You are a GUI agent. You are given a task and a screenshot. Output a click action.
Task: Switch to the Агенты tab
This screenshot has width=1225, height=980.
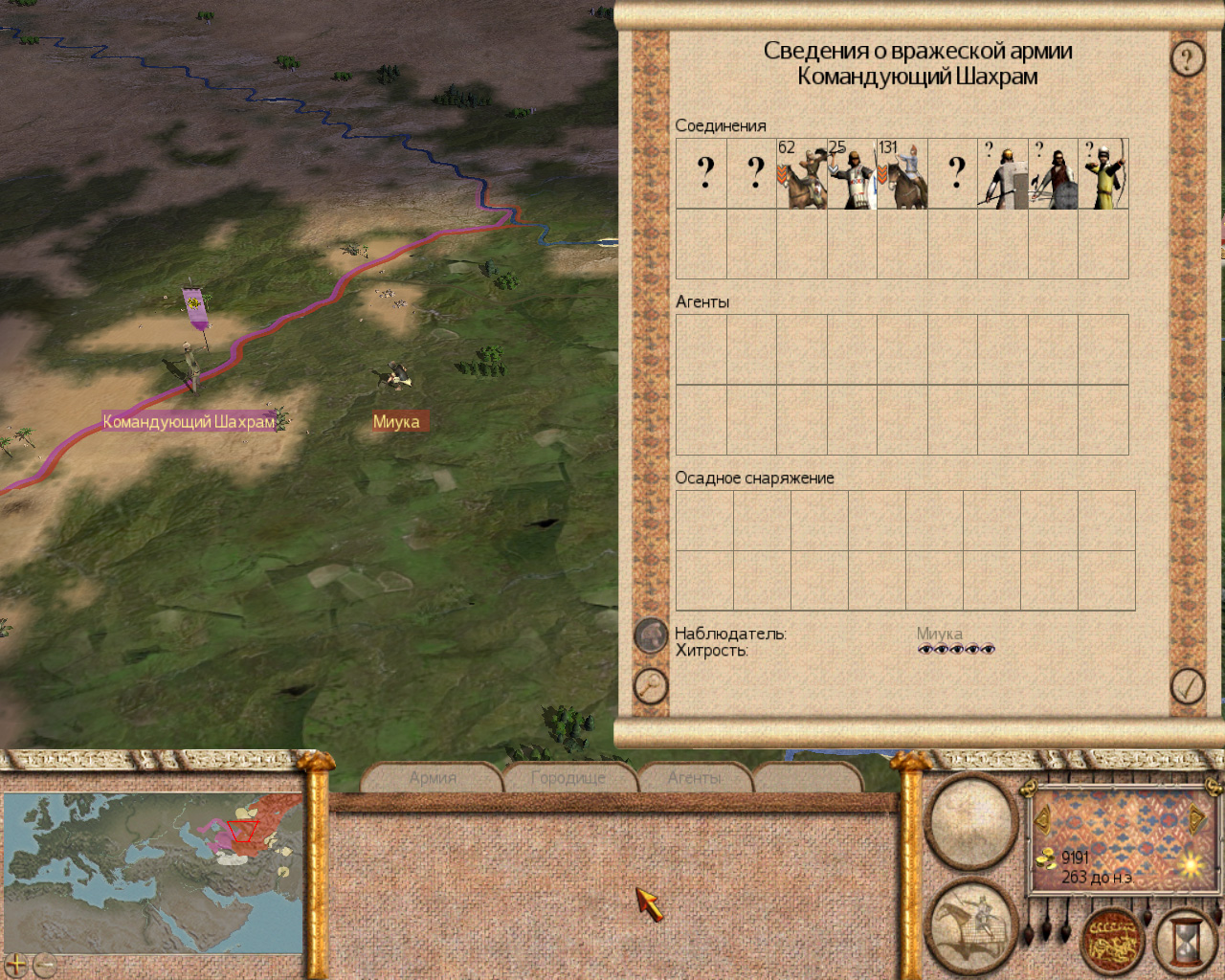tap(695, 778)
